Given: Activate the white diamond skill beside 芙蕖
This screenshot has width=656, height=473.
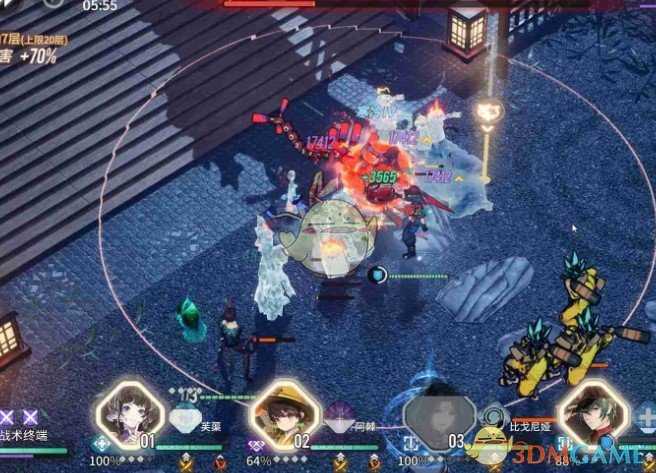Looking at the screenshot, I should [x=185, y=420].
